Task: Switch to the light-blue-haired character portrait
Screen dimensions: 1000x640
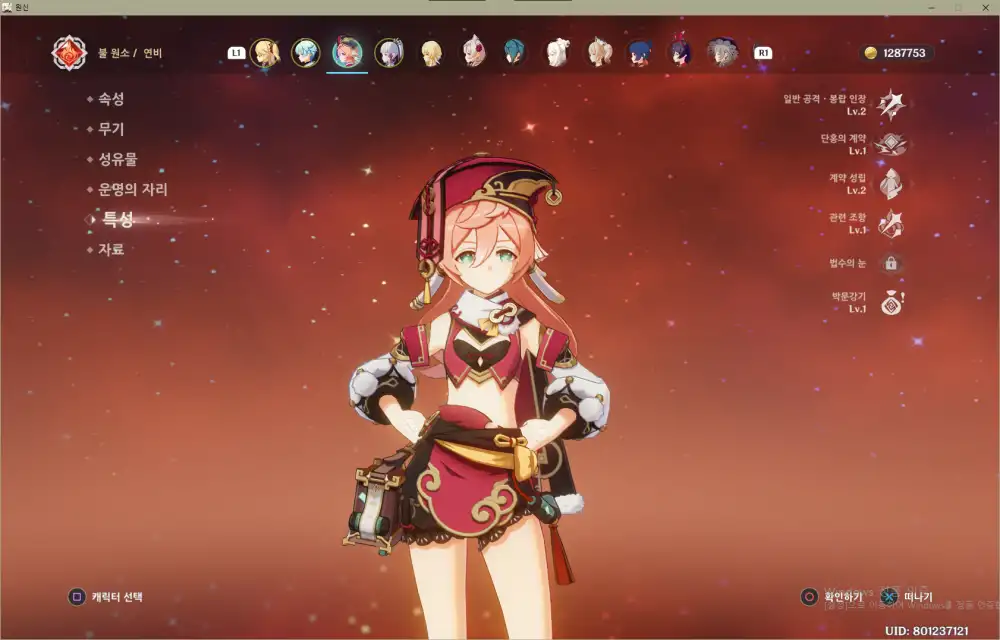Action: (305, 53)
